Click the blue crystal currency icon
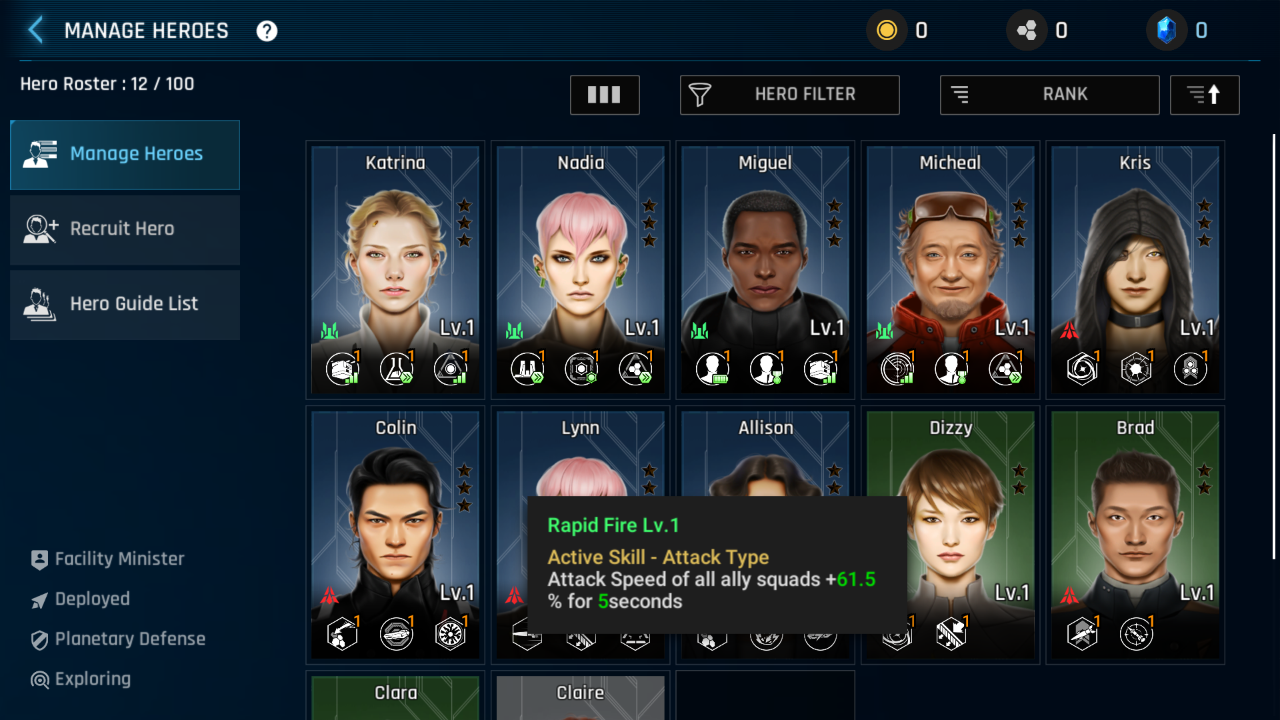 tap(1165, 31)
